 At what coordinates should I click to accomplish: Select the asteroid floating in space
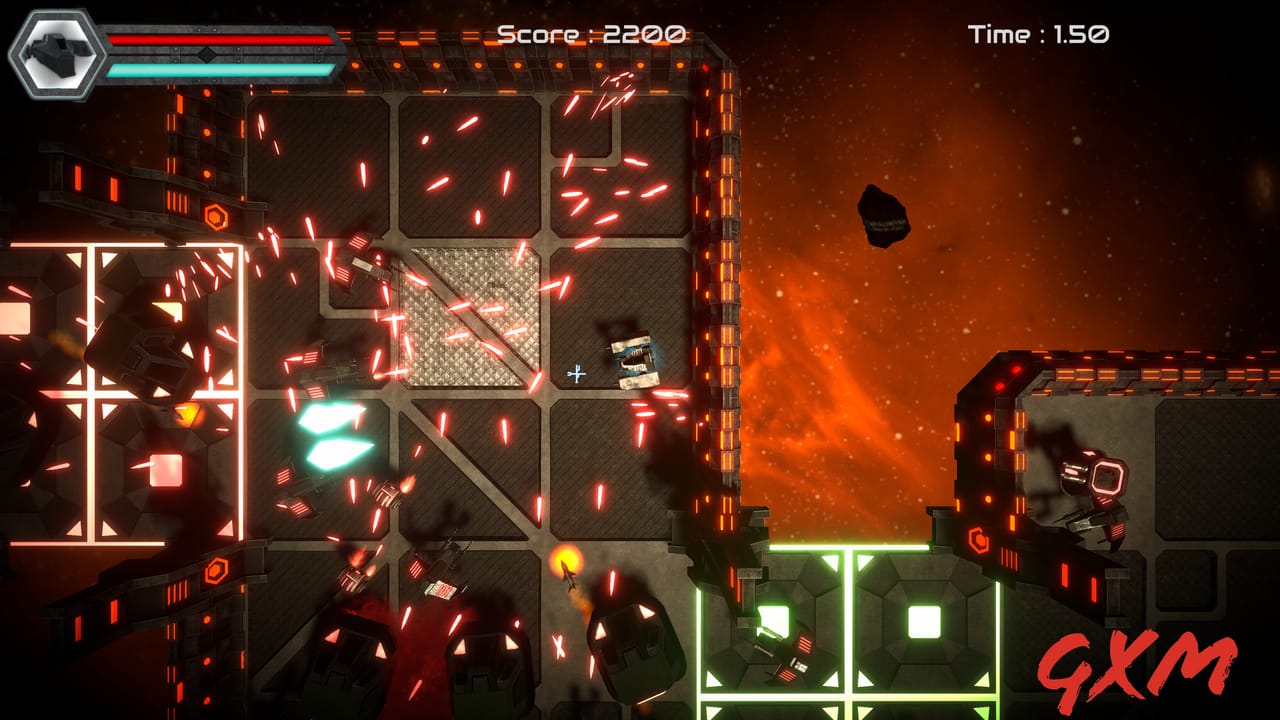[884, 215]
